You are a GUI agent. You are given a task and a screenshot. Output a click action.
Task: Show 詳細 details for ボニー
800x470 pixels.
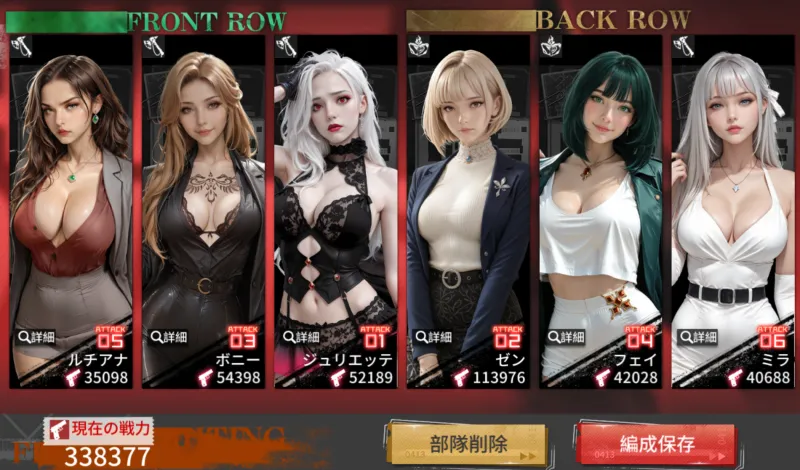170,337
